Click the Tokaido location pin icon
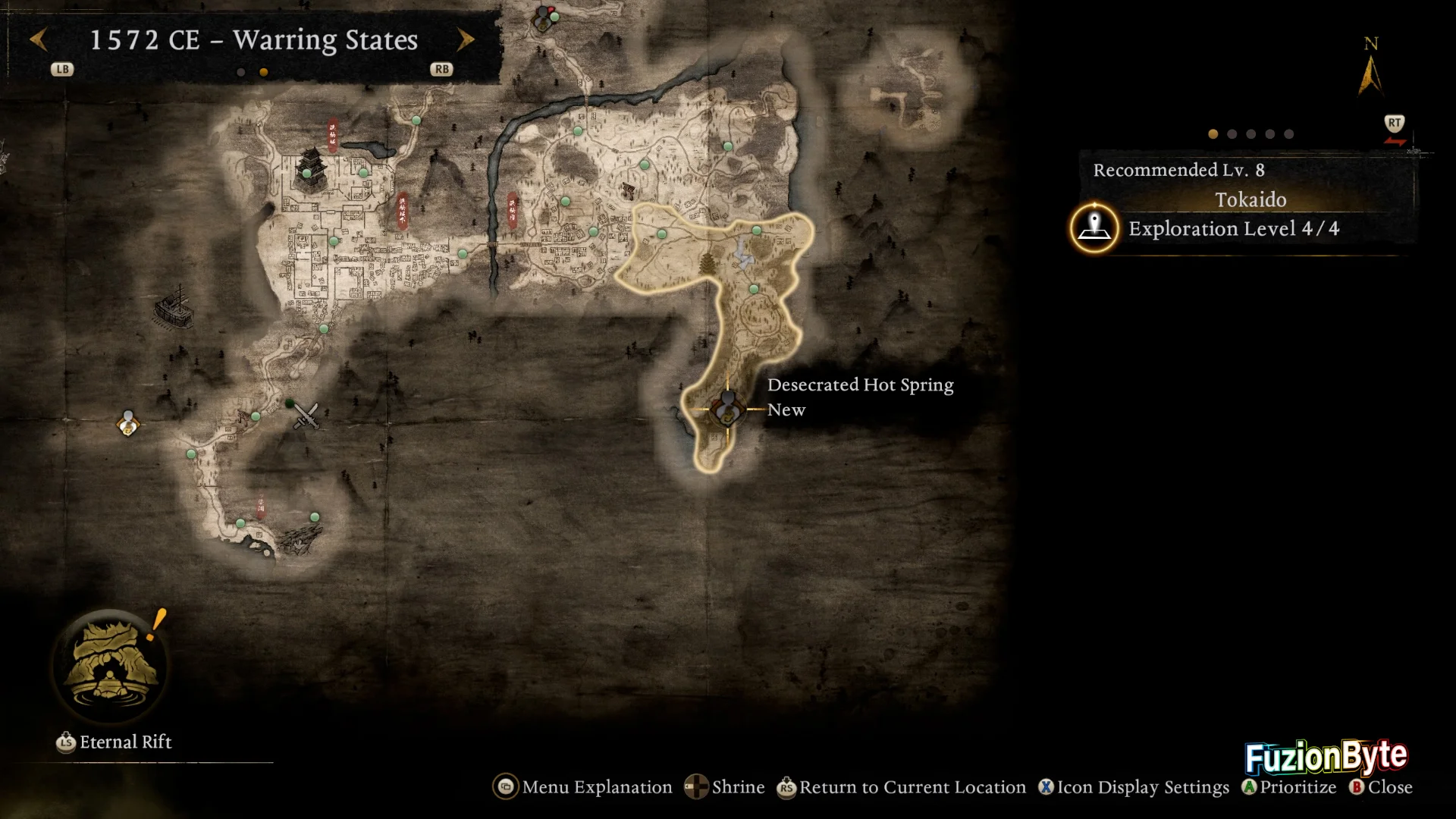This screenshot has width=1456, height=819. click(x=1094, y=227)
